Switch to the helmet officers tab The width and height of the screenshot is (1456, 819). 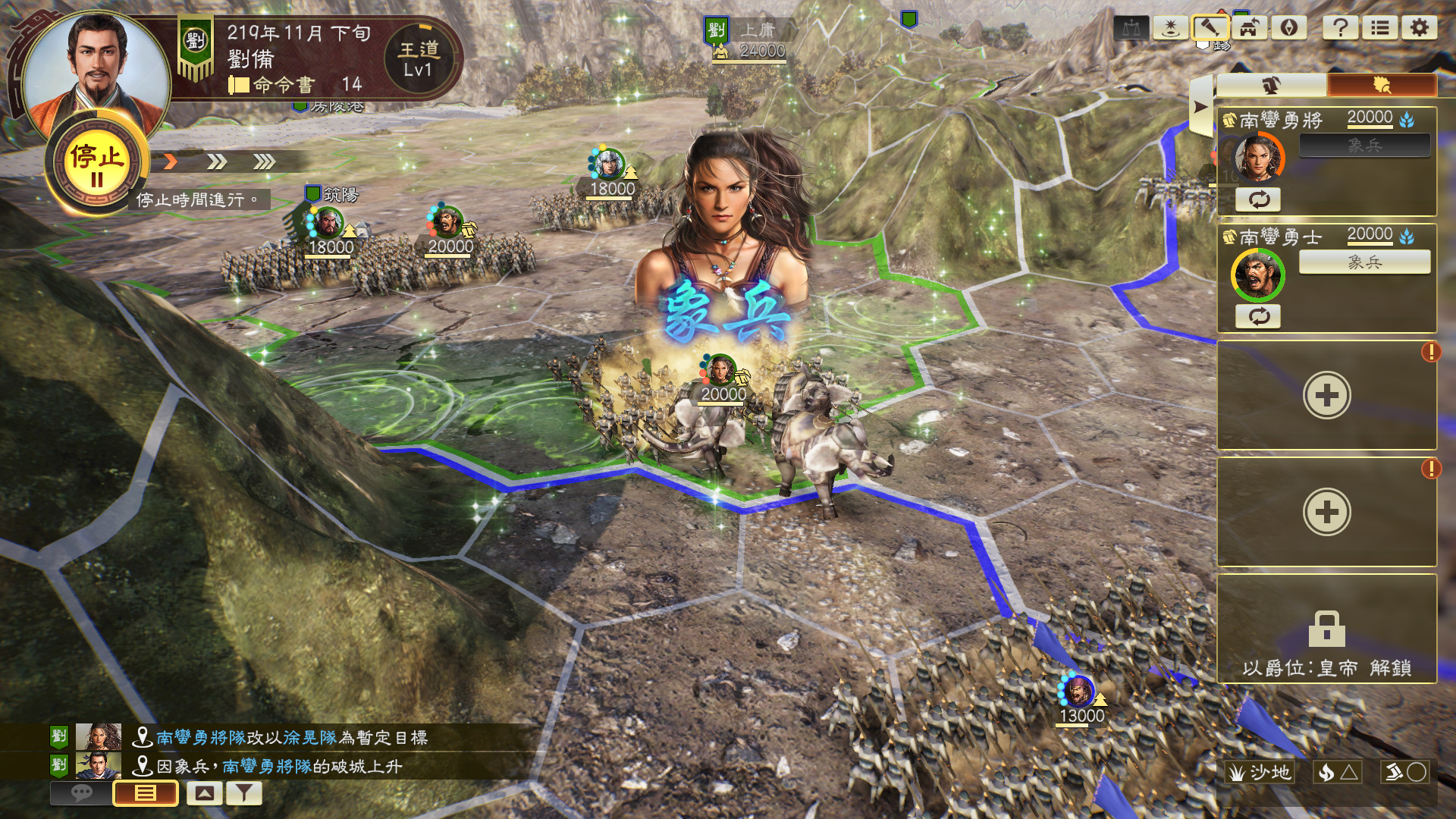1271,85
